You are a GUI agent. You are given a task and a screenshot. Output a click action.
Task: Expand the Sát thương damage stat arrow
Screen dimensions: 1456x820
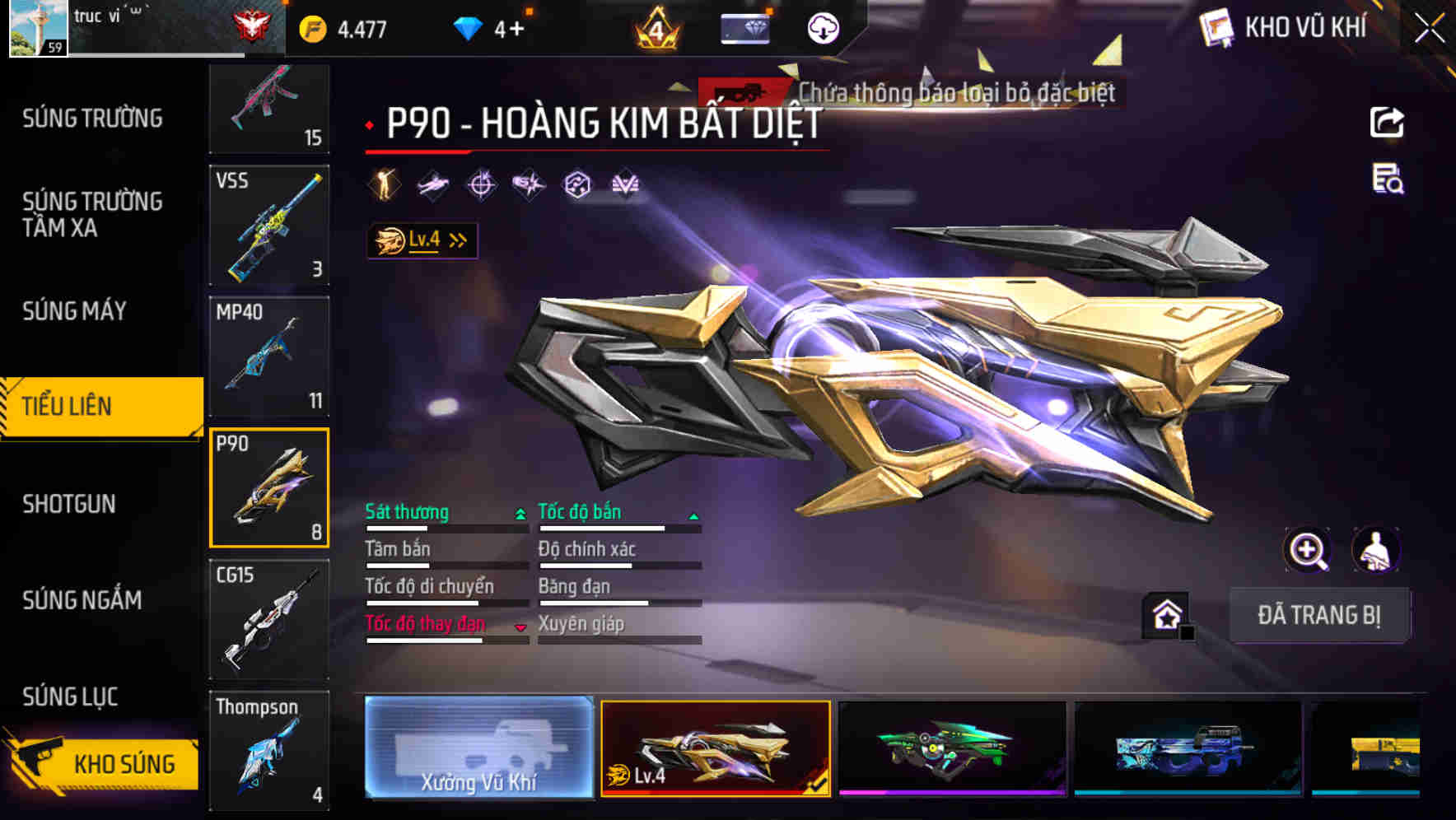coord(520,513)
